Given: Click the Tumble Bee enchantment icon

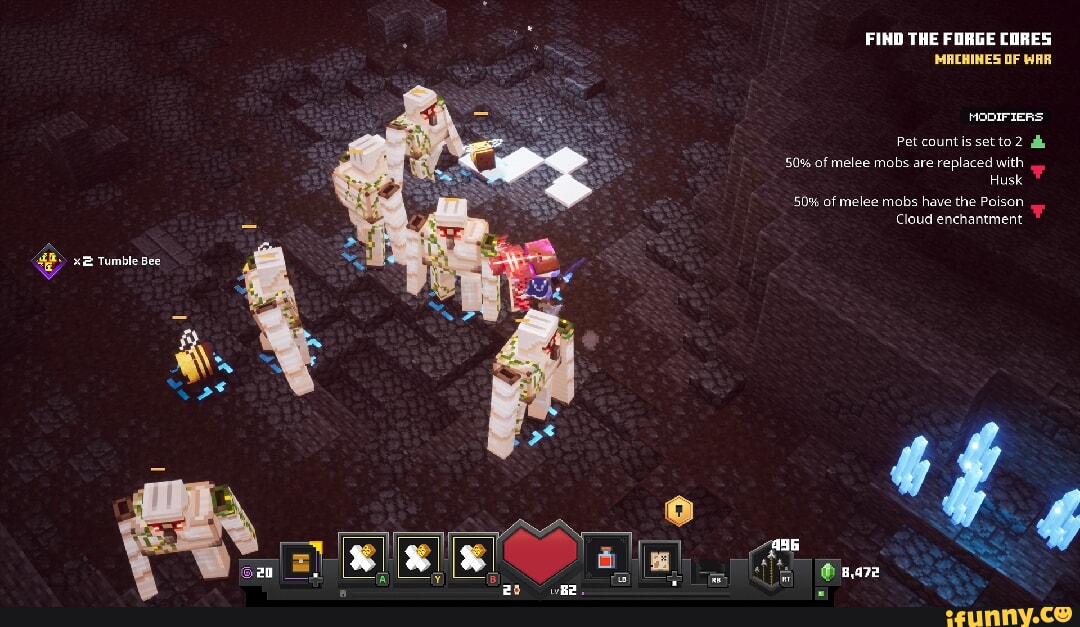Looking at the screenshot, I should [48, 261].
